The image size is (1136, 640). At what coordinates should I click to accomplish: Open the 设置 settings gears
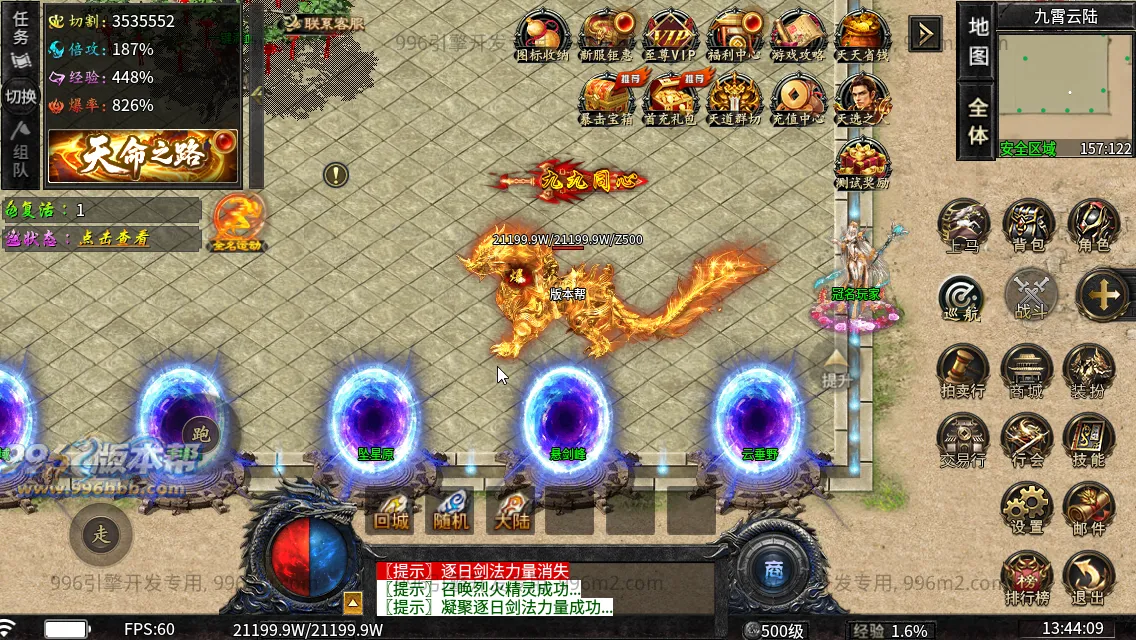click(x=1027, y=508)
